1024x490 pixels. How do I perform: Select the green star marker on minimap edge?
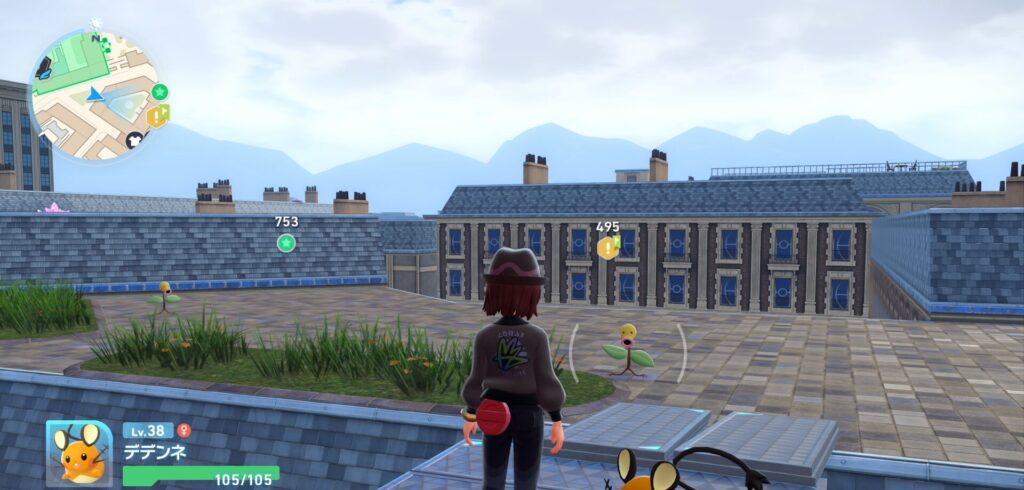tap(159, 92)
